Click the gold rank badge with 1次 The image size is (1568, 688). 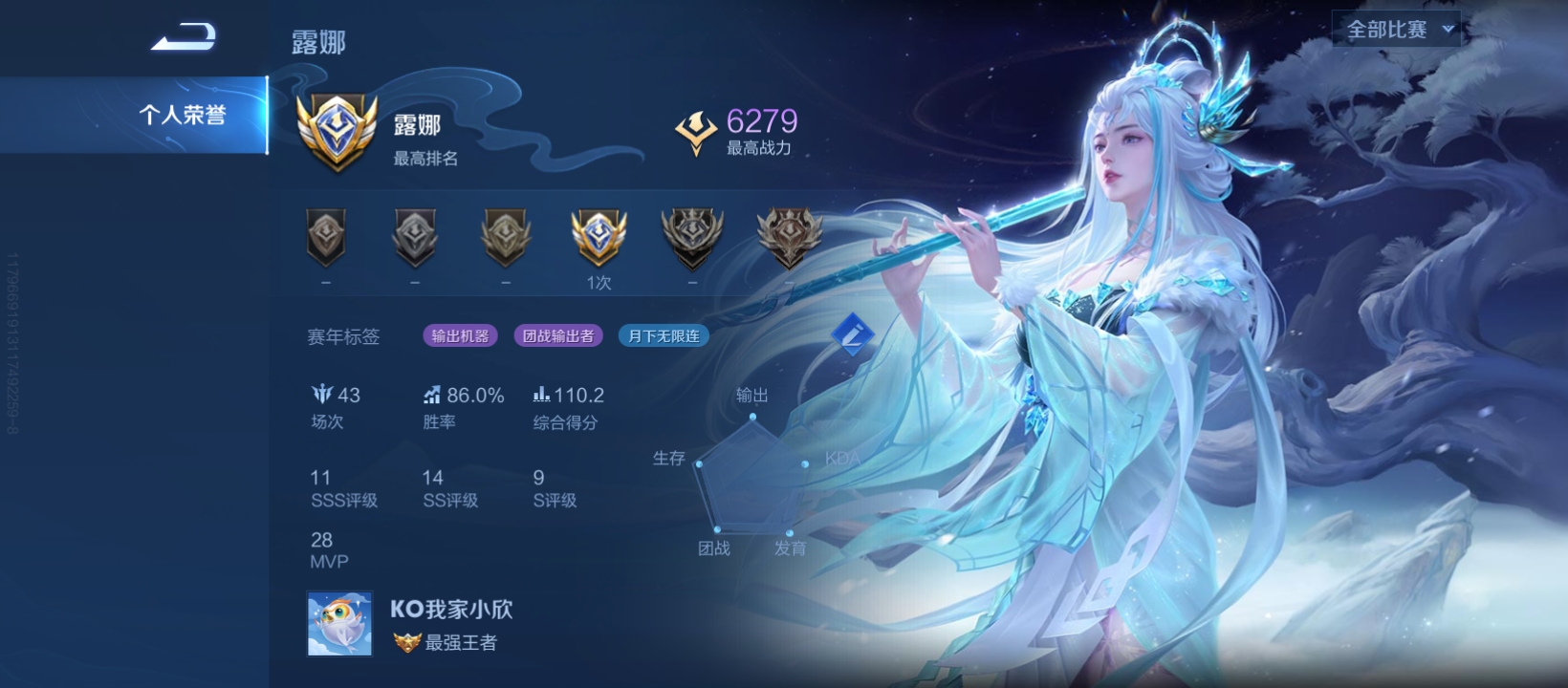599,239
